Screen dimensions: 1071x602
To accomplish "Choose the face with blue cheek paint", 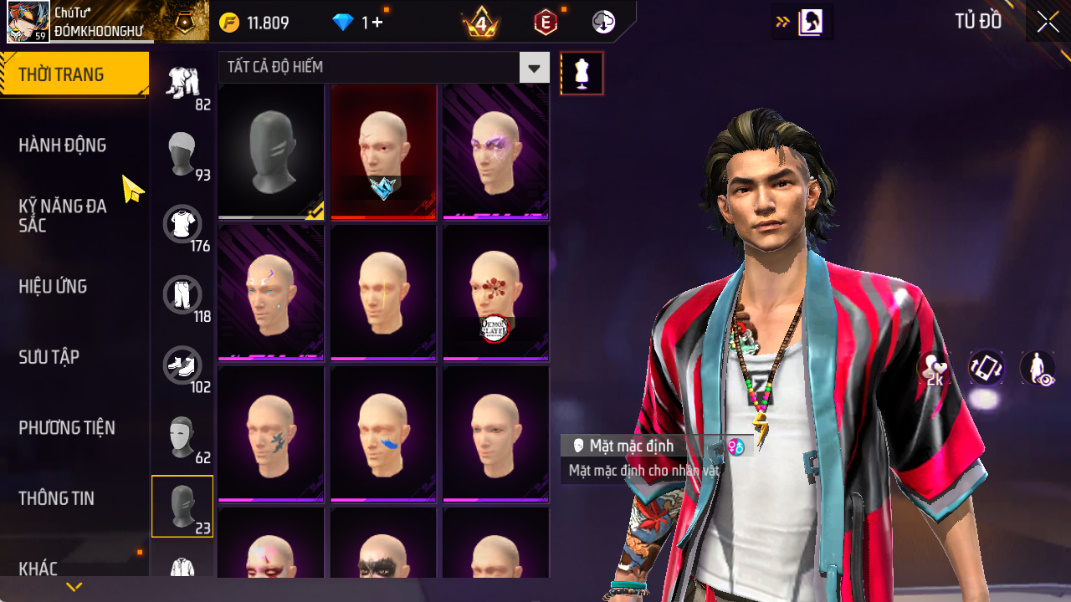I will pos(383,433).
